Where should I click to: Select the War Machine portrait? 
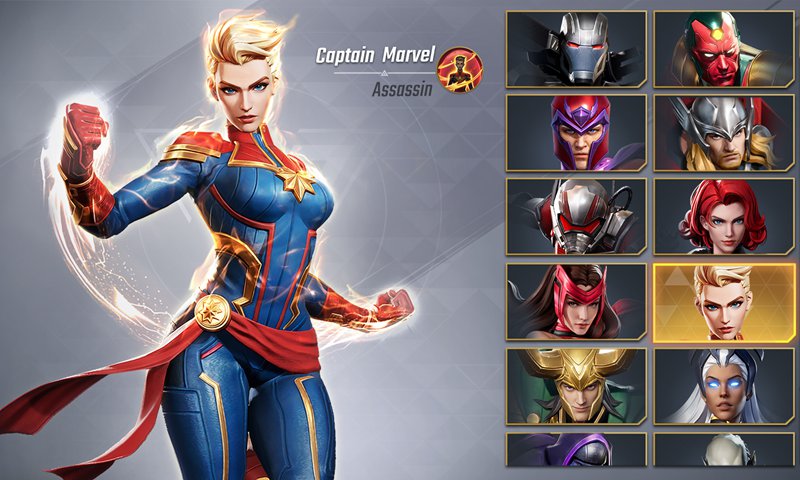coord(576,49)
